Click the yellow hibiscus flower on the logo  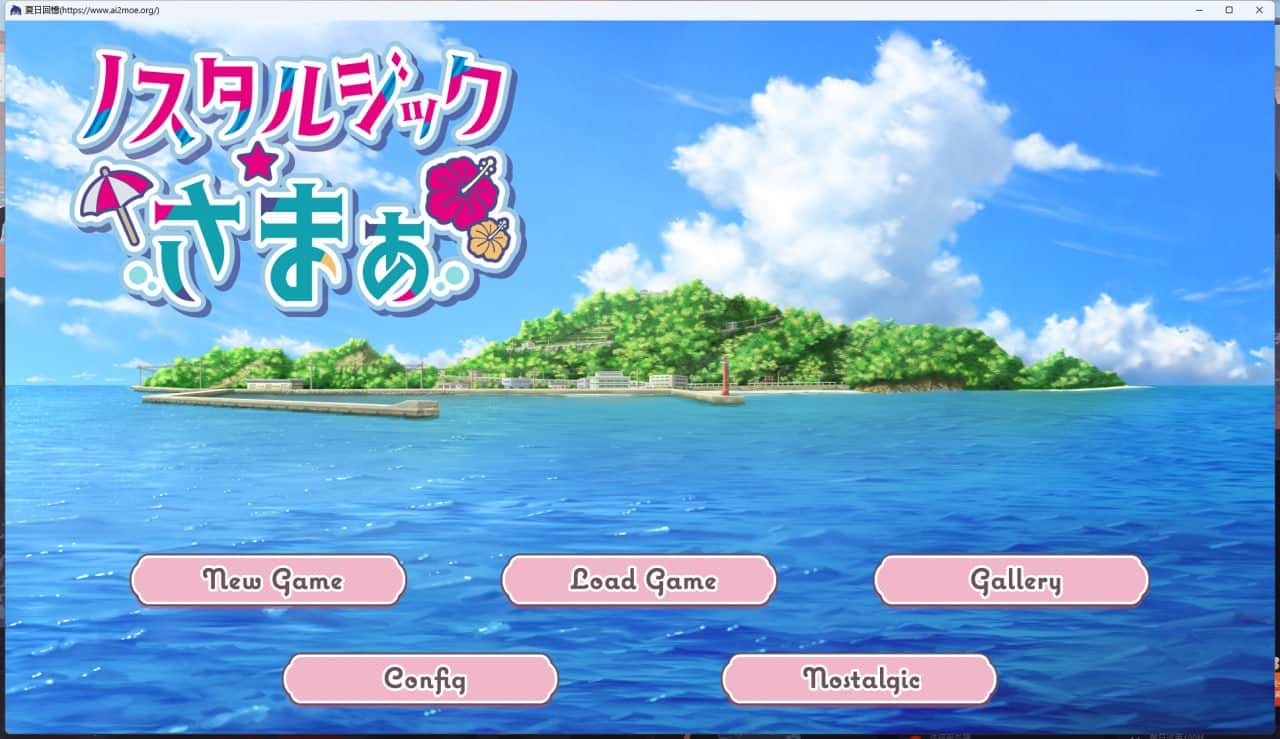point(487,238)
